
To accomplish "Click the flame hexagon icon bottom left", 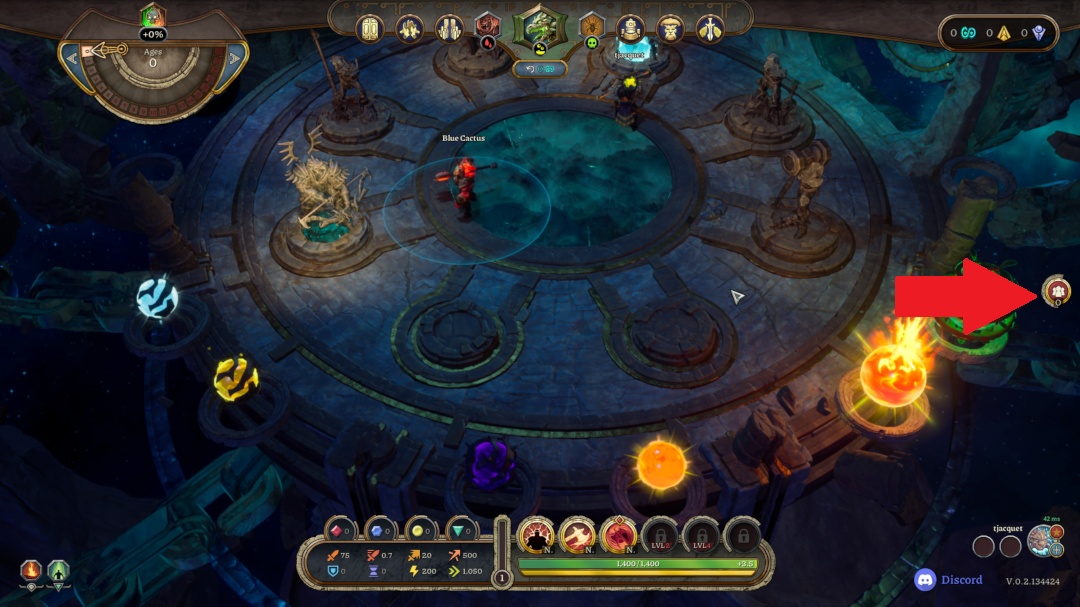I will tap(31, 572).
